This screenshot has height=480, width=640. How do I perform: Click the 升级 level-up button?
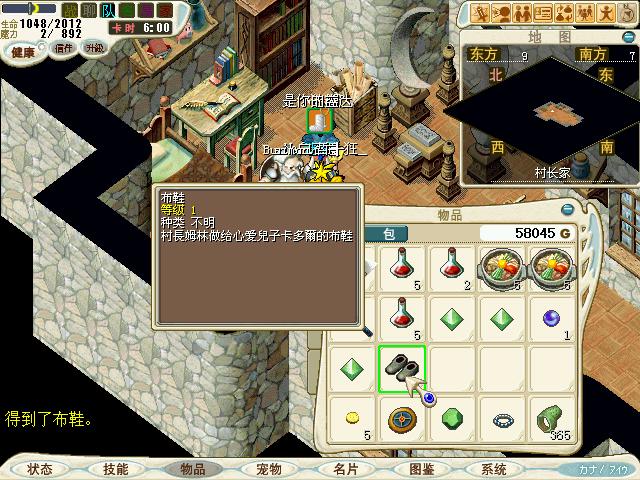point(93,48)
